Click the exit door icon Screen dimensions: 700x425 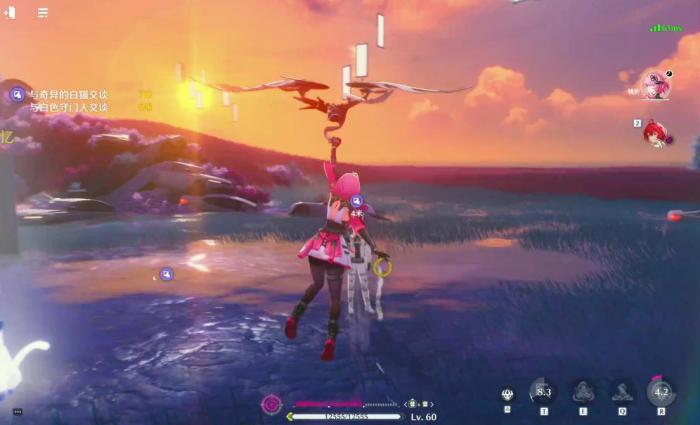(11, 13)
